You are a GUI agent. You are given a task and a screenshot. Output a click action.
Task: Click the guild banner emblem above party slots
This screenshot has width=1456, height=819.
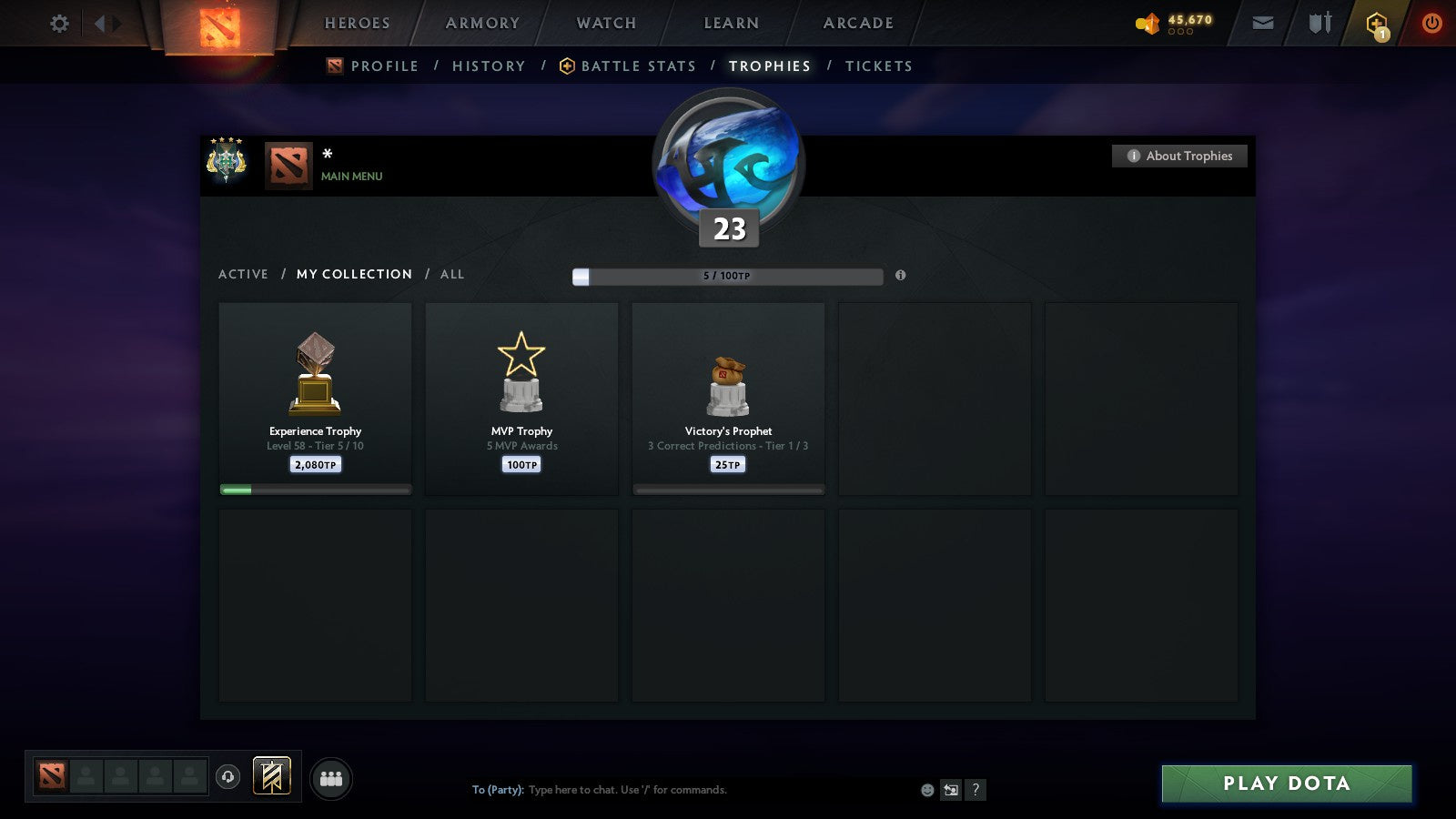270,773
